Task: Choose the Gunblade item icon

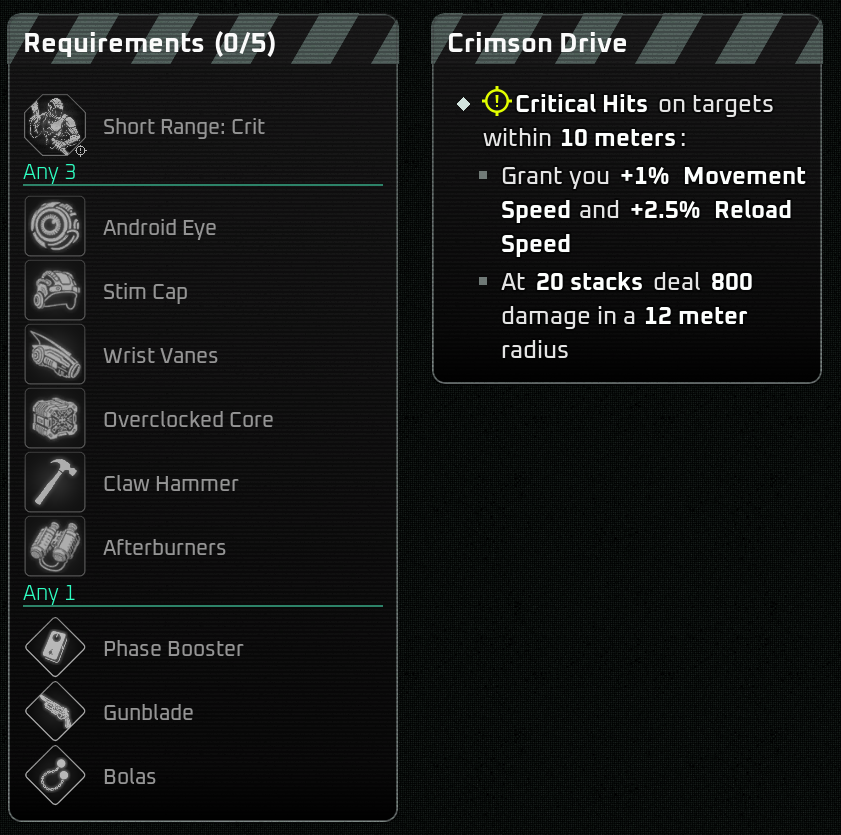Action: pyautogui.click(x=54, y=712)
